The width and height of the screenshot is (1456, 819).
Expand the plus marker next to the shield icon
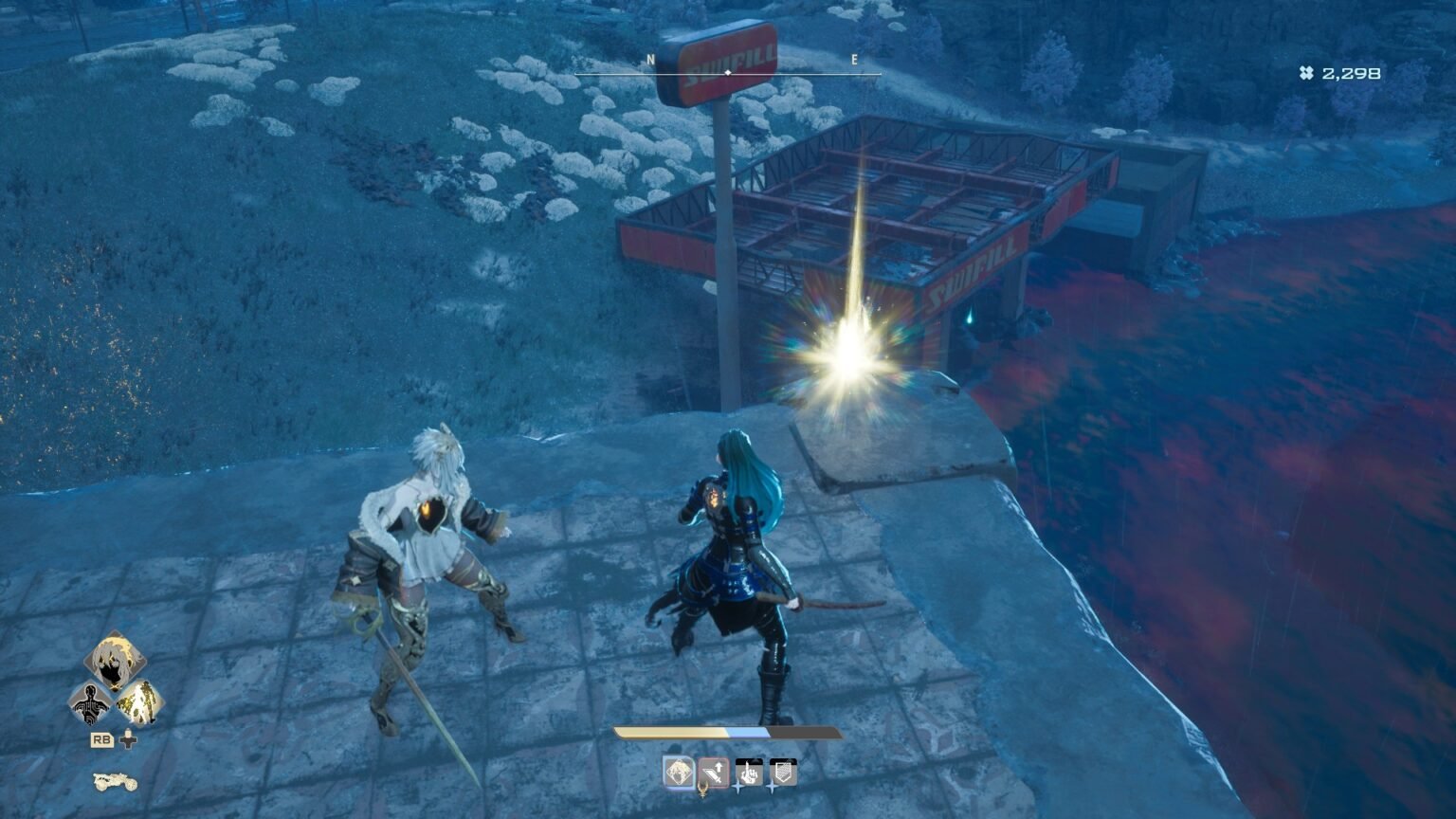(772, 789)
